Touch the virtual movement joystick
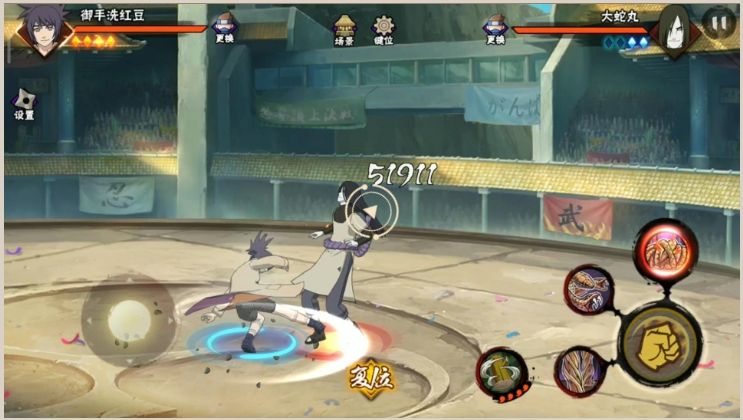743x420 pixels. pos(127,320)
